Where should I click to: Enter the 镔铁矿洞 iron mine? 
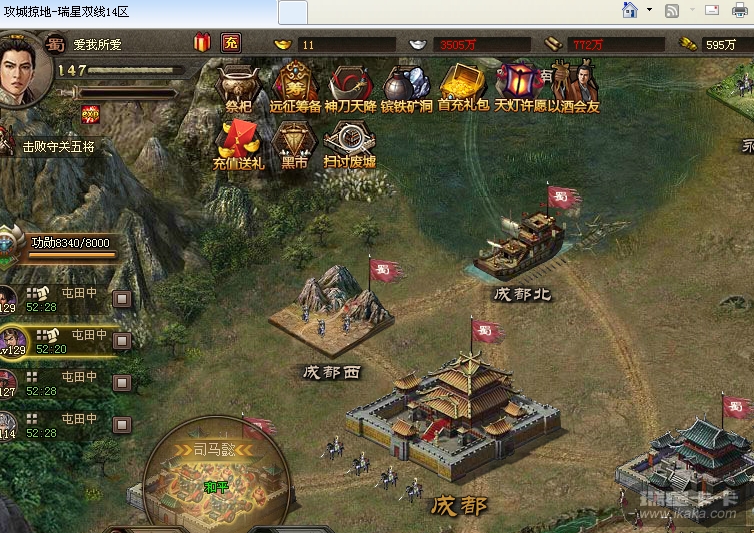point(406,86)
